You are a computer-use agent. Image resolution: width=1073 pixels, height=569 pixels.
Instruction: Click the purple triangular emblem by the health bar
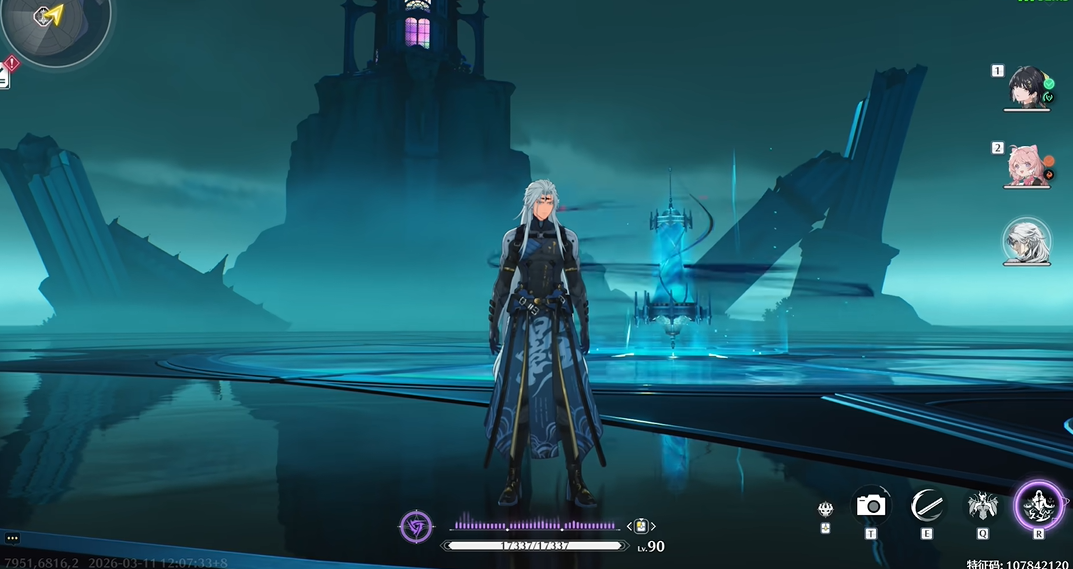[415, 525]
